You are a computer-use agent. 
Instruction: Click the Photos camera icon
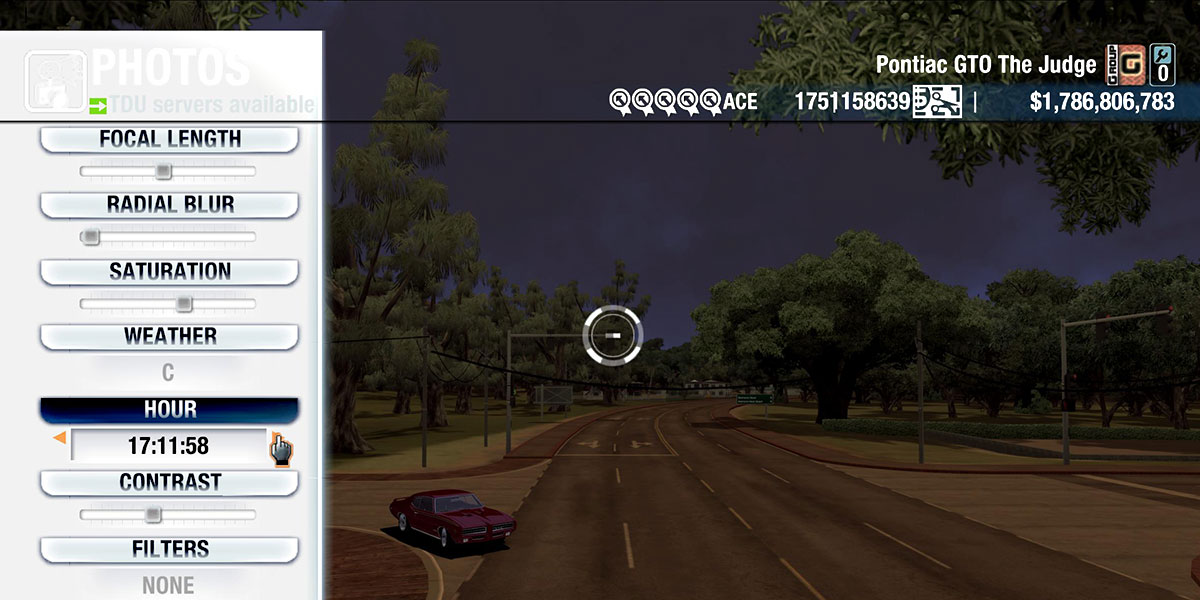[56, 79]
